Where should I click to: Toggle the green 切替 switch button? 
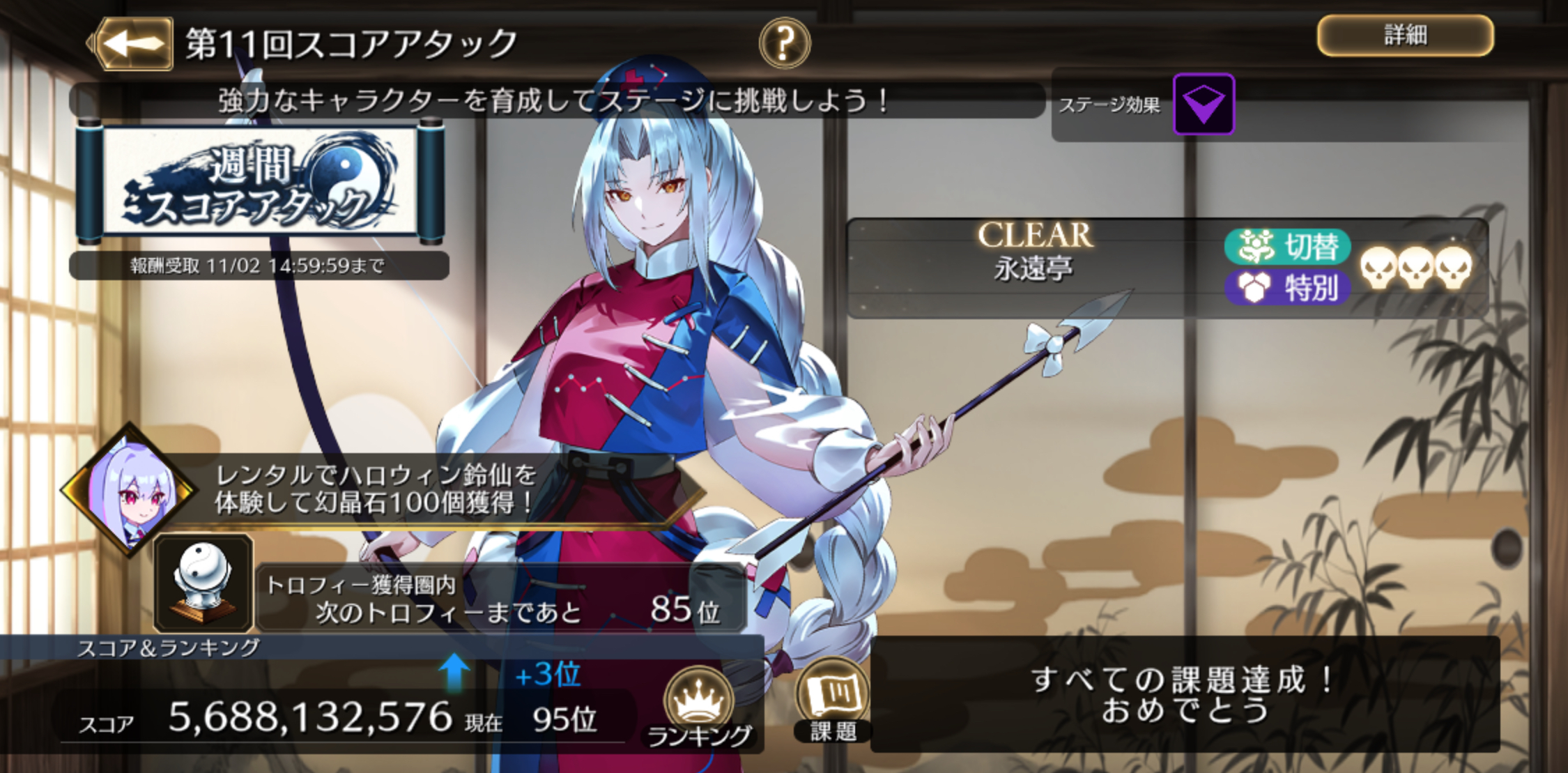1287,247
